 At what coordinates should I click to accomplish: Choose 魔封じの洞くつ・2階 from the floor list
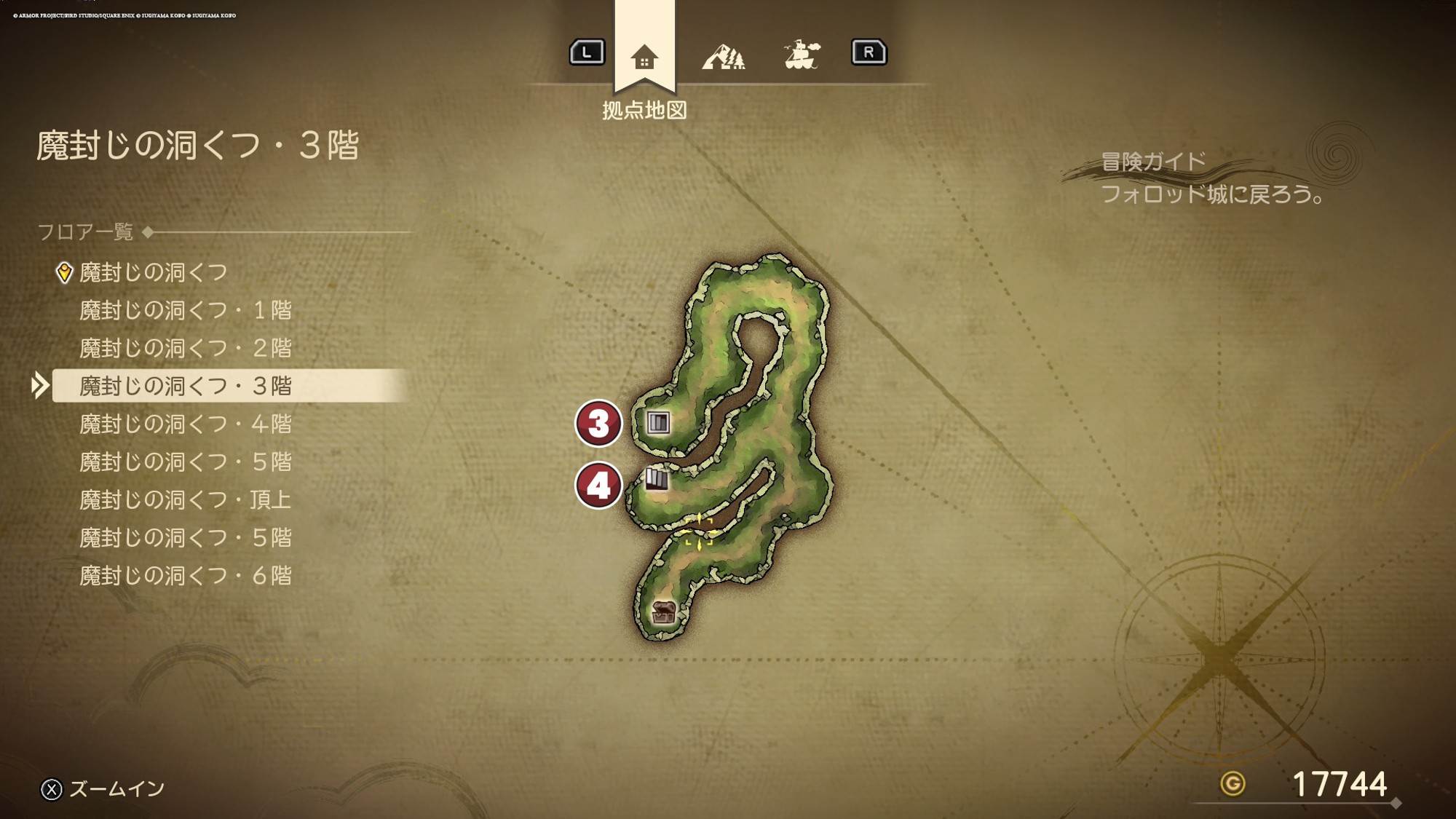point(185,348)
